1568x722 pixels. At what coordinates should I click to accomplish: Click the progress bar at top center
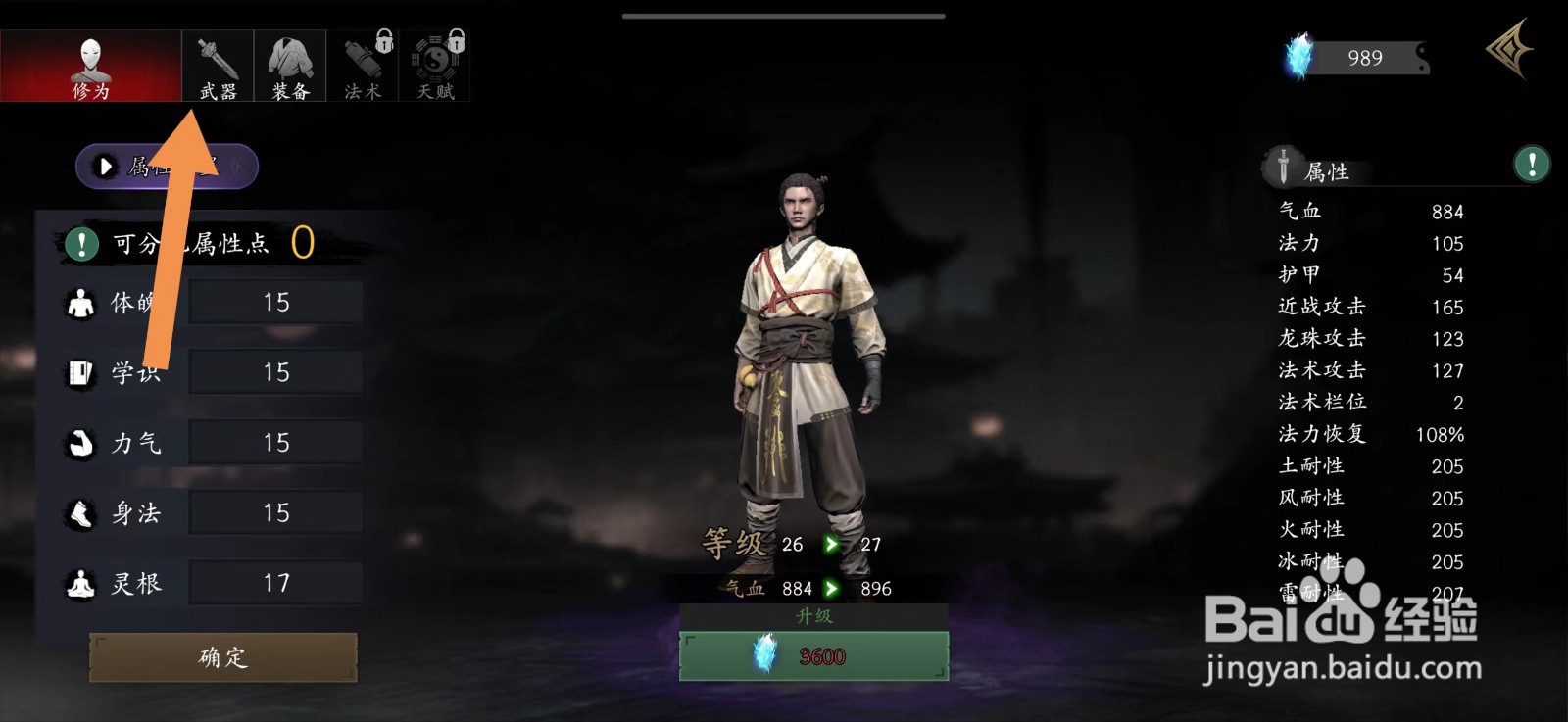click(x=784, y=16)
